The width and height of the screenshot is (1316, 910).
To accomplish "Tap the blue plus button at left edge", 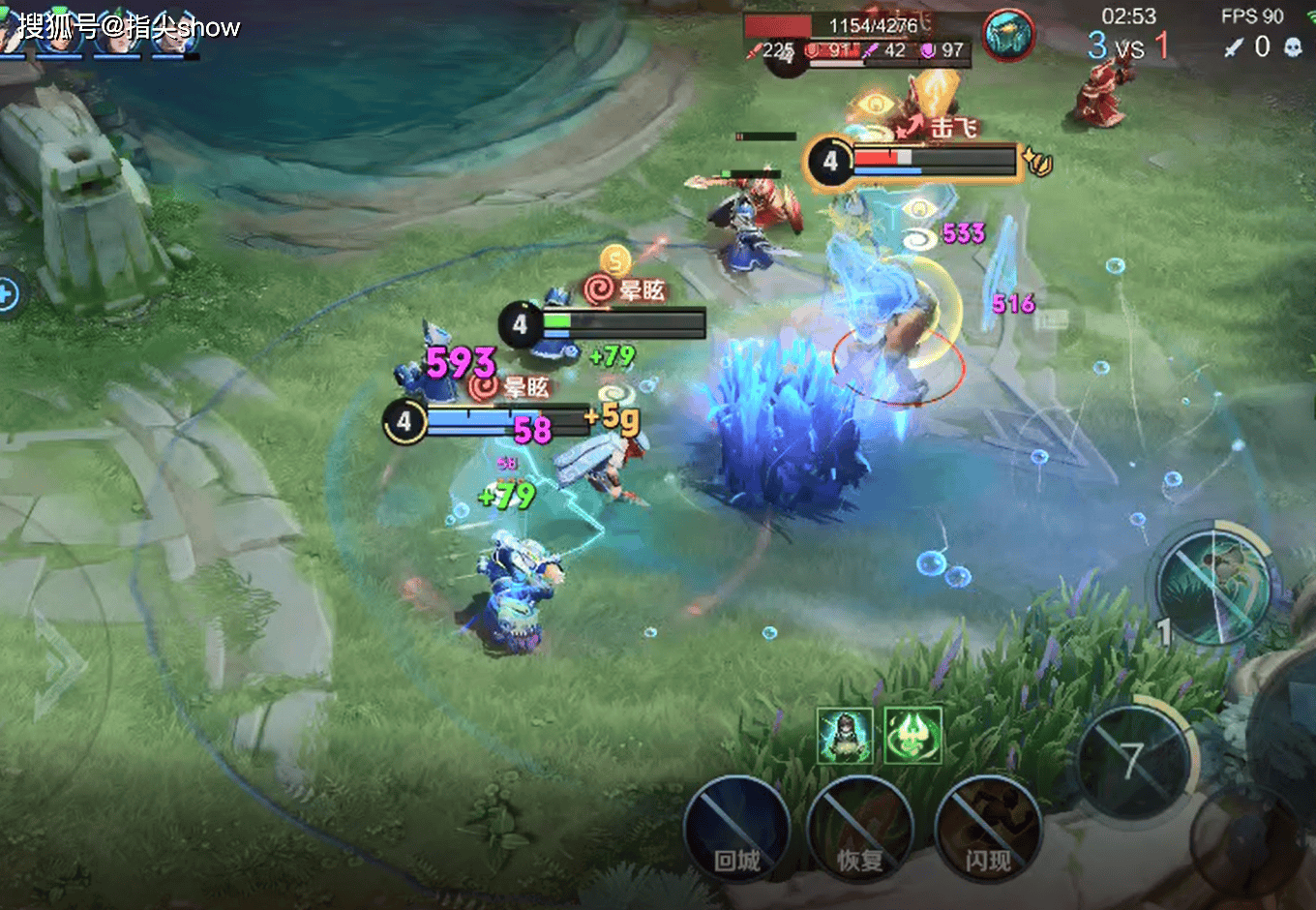I will 8,293.
